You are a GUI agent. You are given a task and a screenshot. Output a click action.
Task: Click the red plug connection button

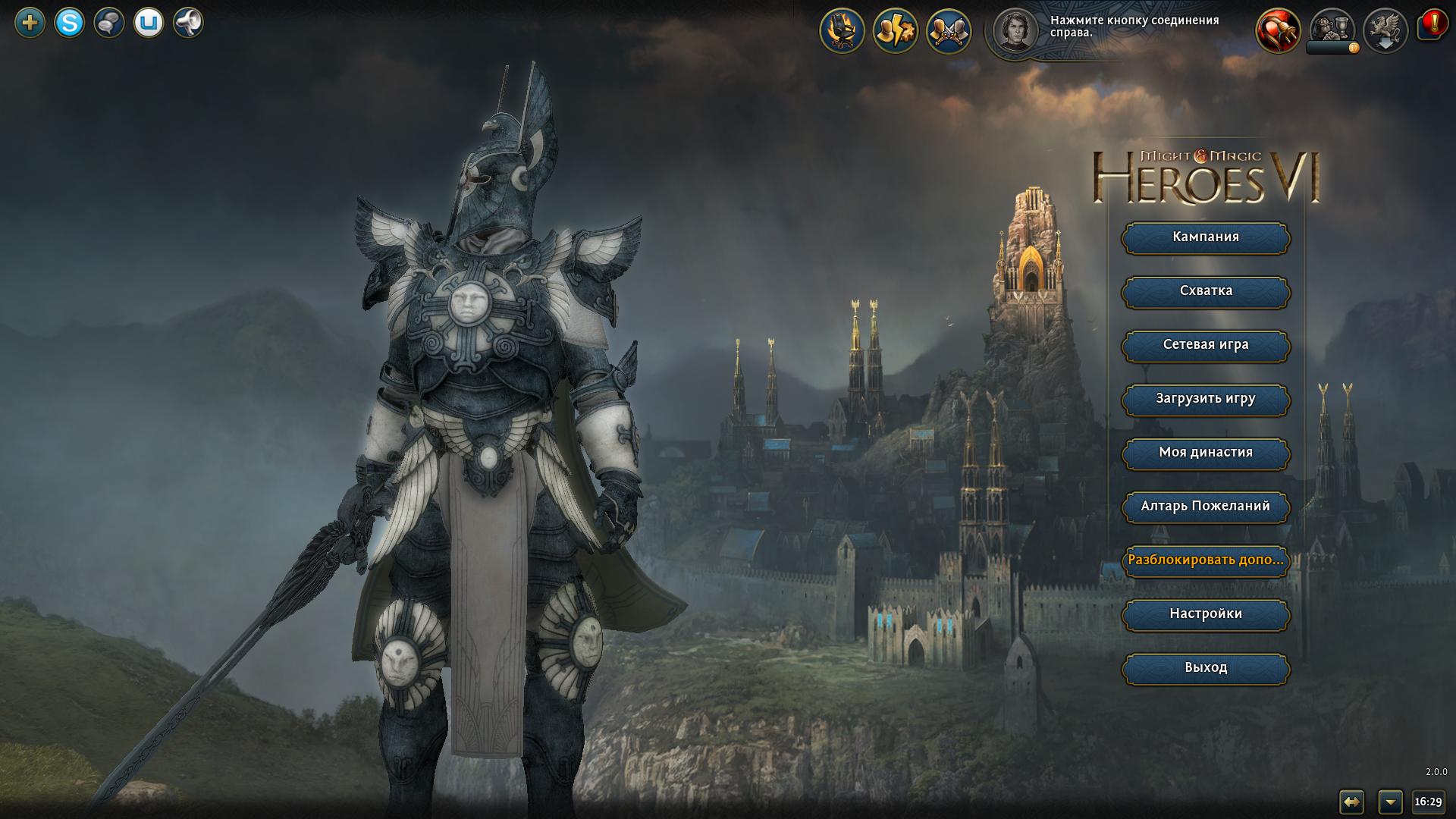[x=1278, y=31]
